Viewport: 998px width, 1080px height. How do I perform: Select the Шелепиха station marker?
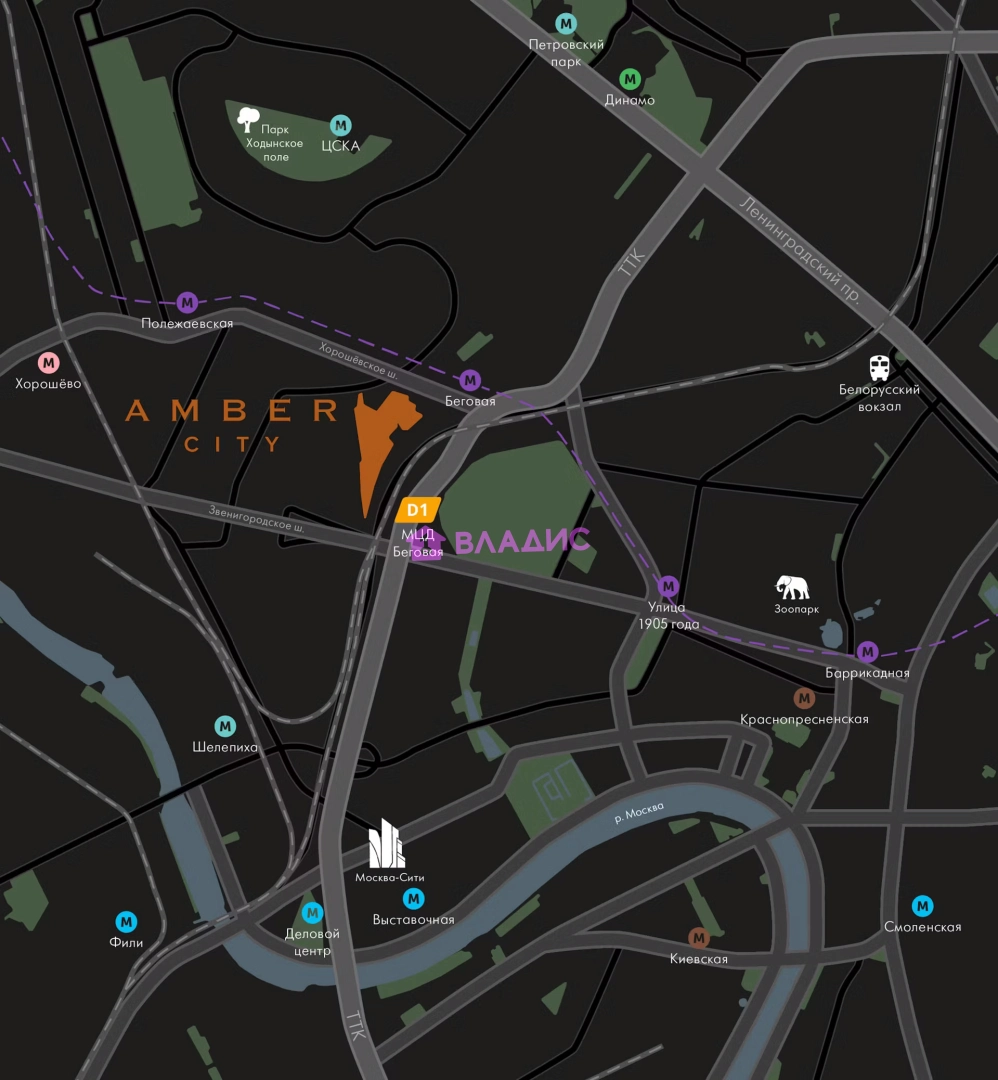(x=226, y=726)
